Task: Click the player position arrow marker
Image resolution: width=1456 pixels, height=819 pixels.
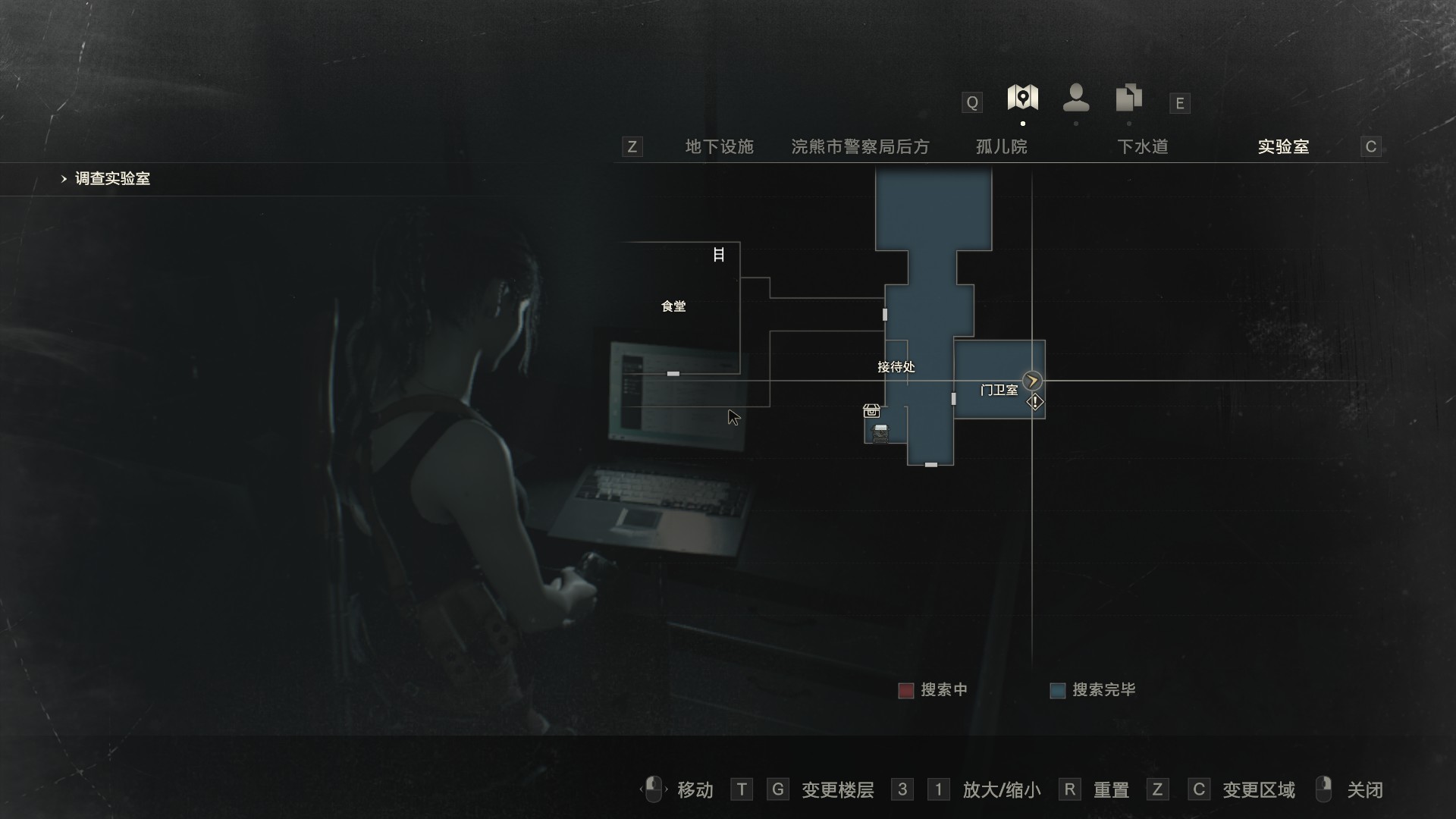Action: [x=1031, y=381]
